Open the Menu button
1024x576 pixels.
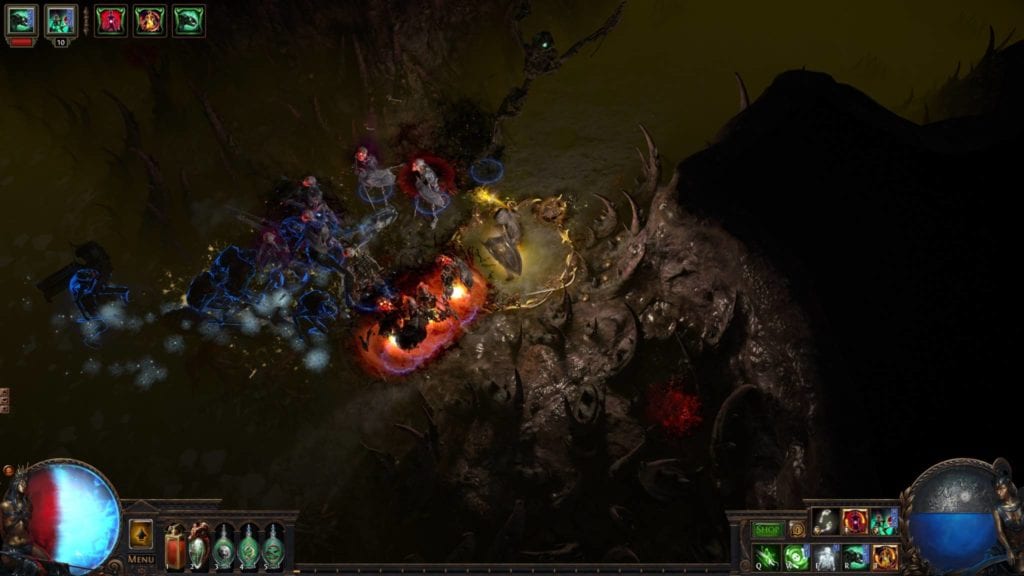coord(141,559)
